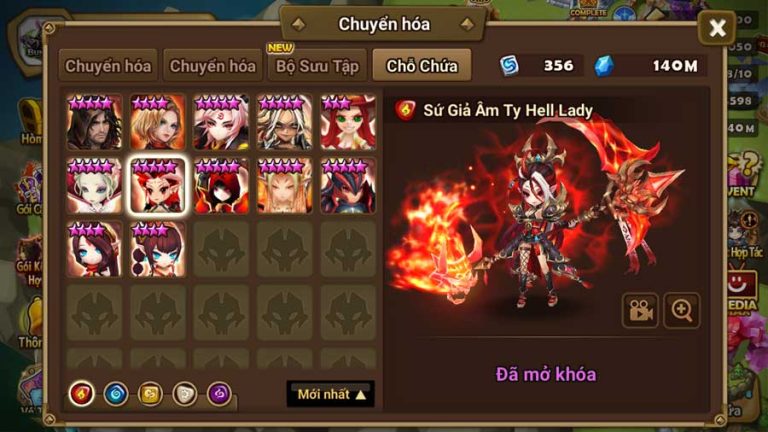The height and width of the screenshot is (432, 768).
Task: Choose the dark armored red-haired portrait
Action: [x=348, y=186]
